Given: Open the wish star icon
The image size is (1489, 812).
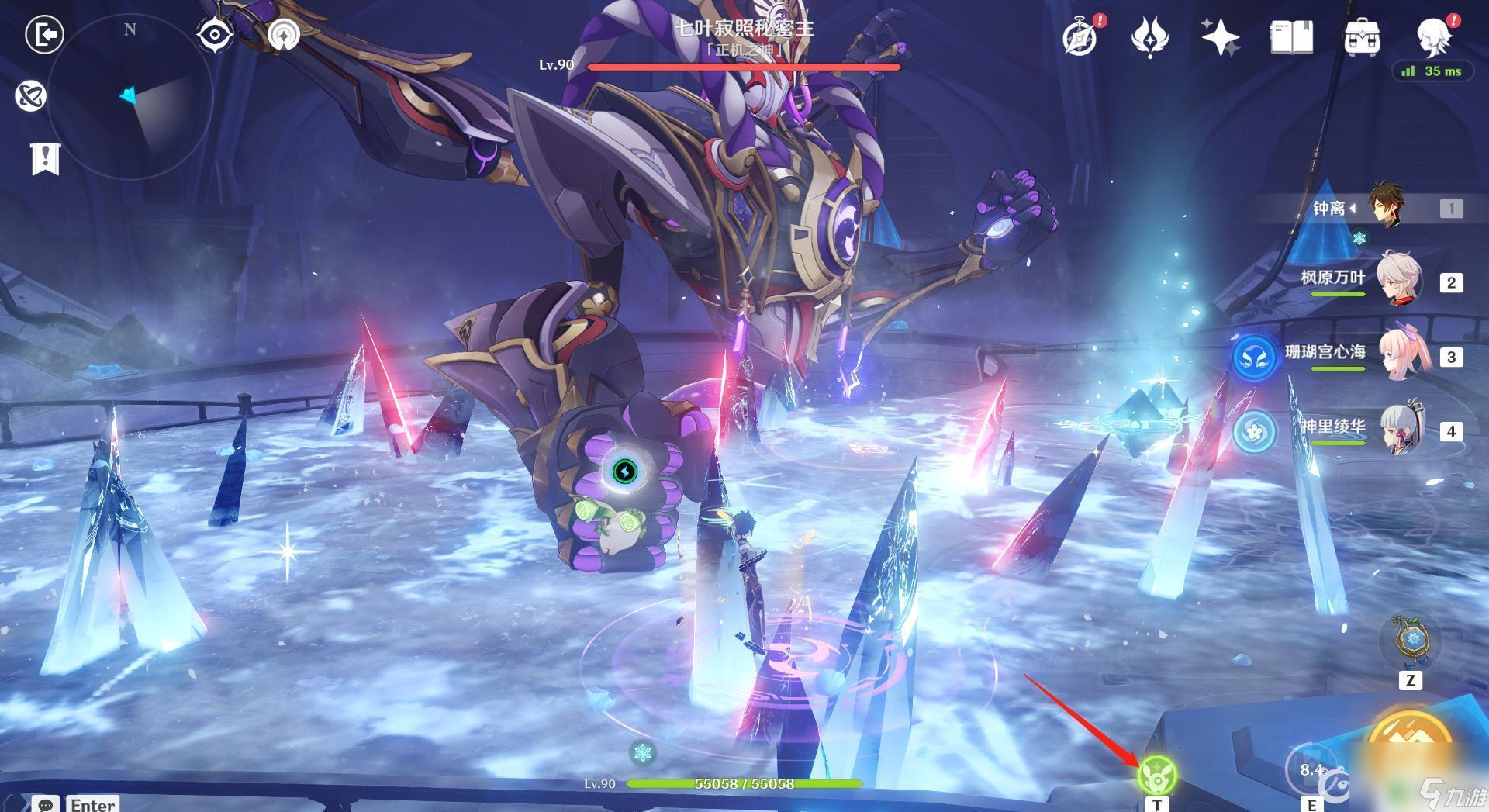Looking at the screenshot, I should pyautogui.click(x=1219, y=36).
